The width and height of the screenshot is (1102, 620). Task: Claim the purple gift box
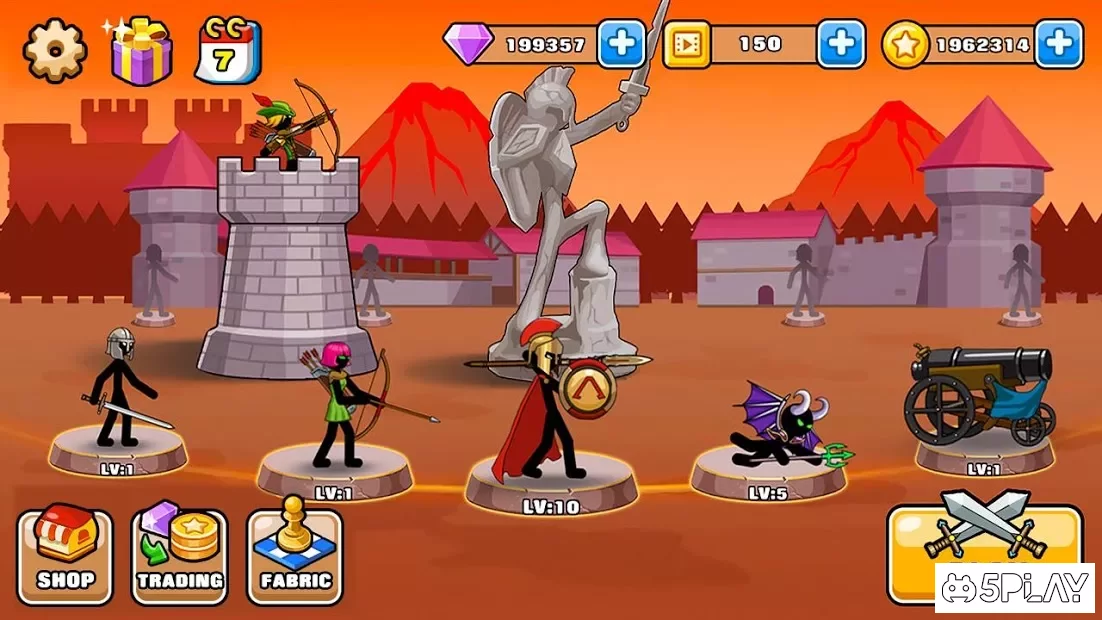coord(141,50)
